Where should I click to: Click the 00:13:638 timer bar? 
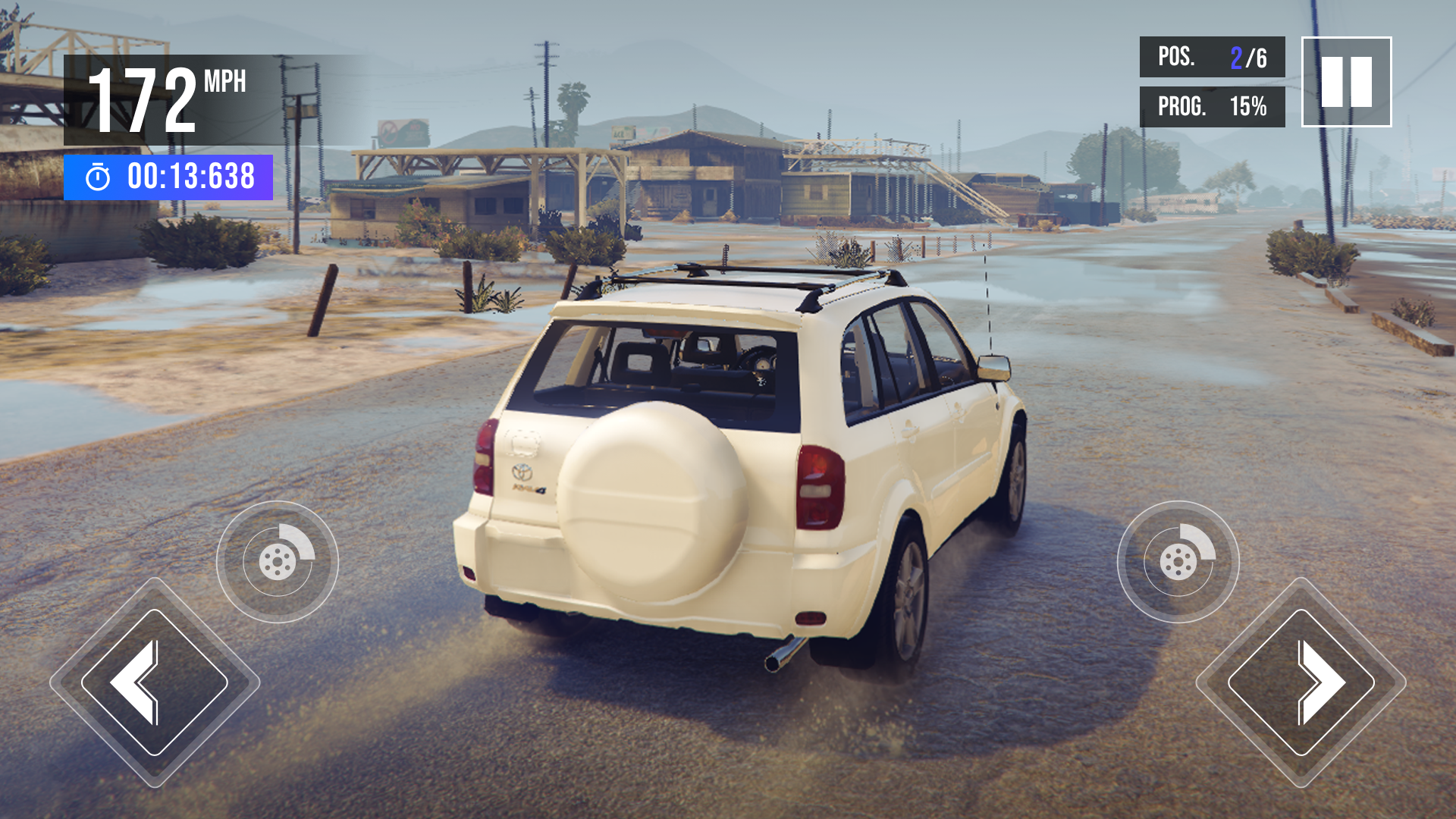(x=167, y=176)
